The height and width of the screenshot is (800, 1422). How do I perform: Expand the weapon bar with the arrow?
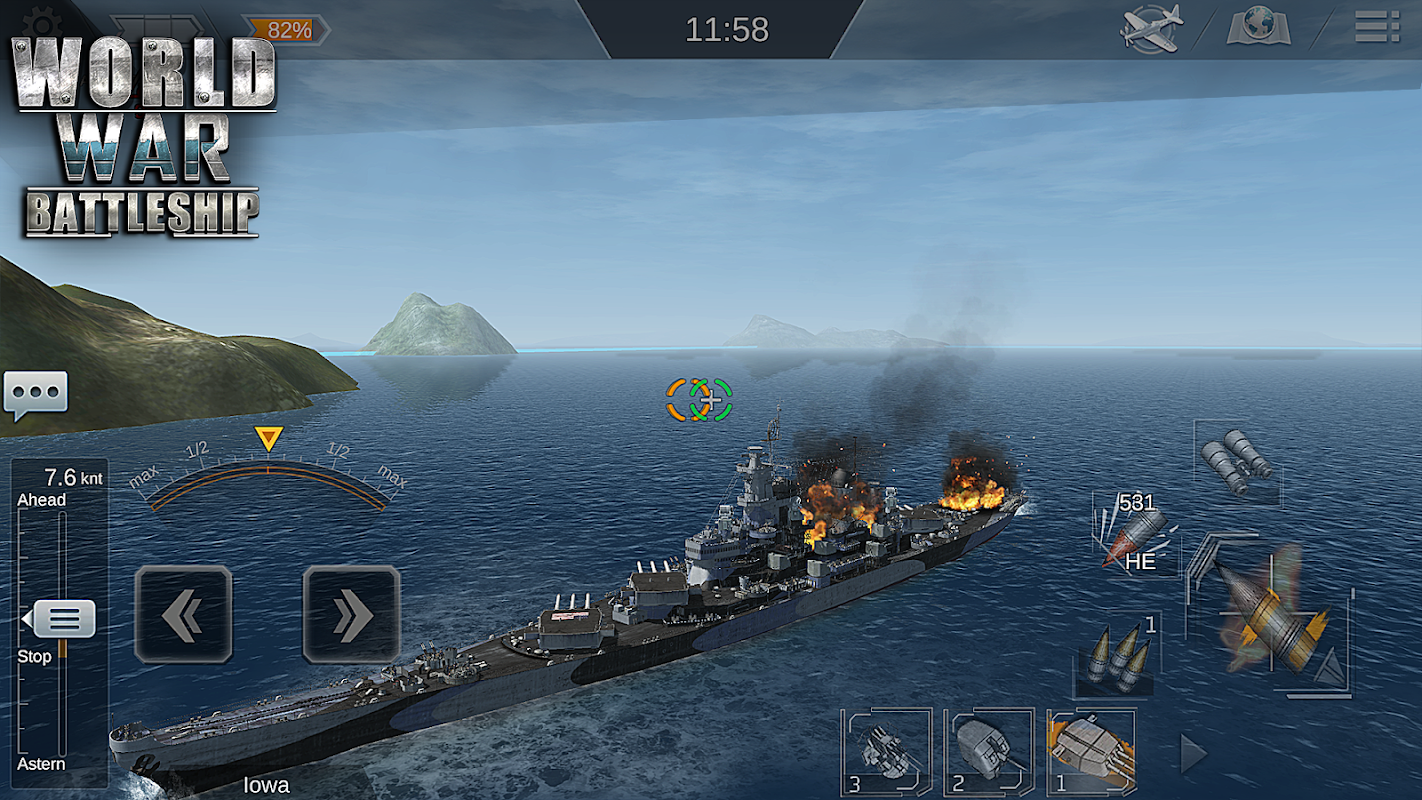pos(1192,754)
